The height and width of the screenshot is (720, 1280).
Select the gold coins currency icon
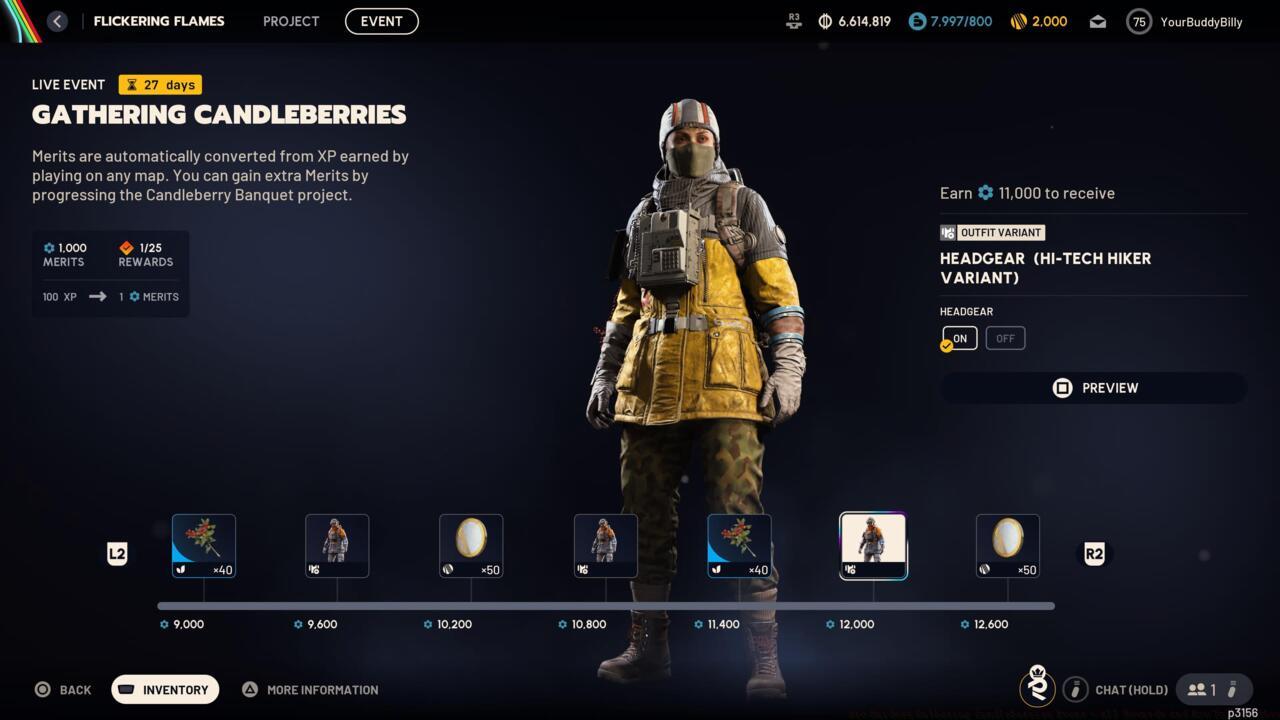click(1019, 21)
